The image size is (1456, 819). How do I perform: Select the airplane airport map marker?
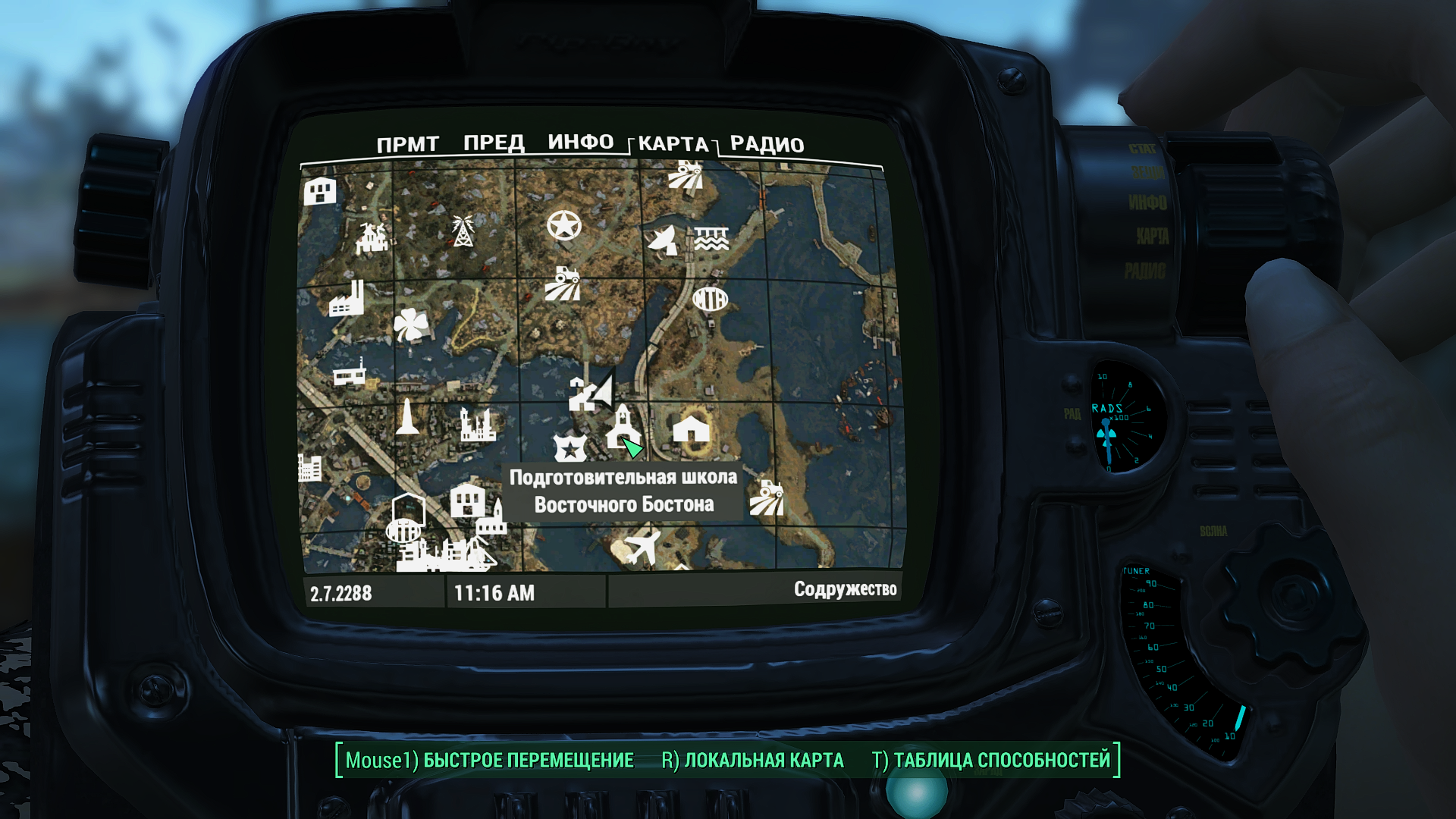(641, 548)
